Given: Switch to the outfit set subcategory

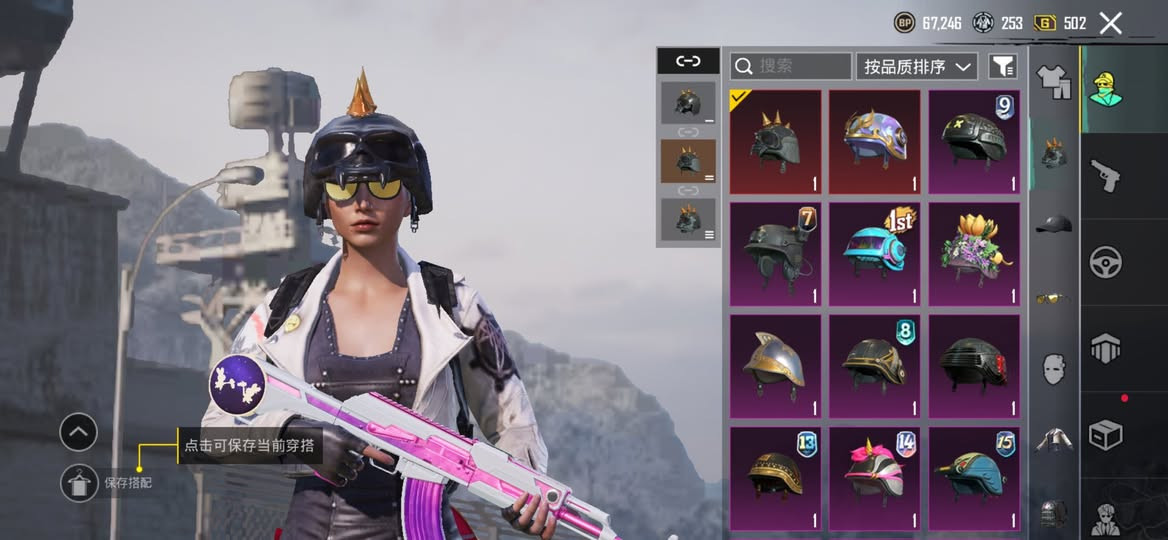Looking at the screenshot, I should [x=1052, y=82].
